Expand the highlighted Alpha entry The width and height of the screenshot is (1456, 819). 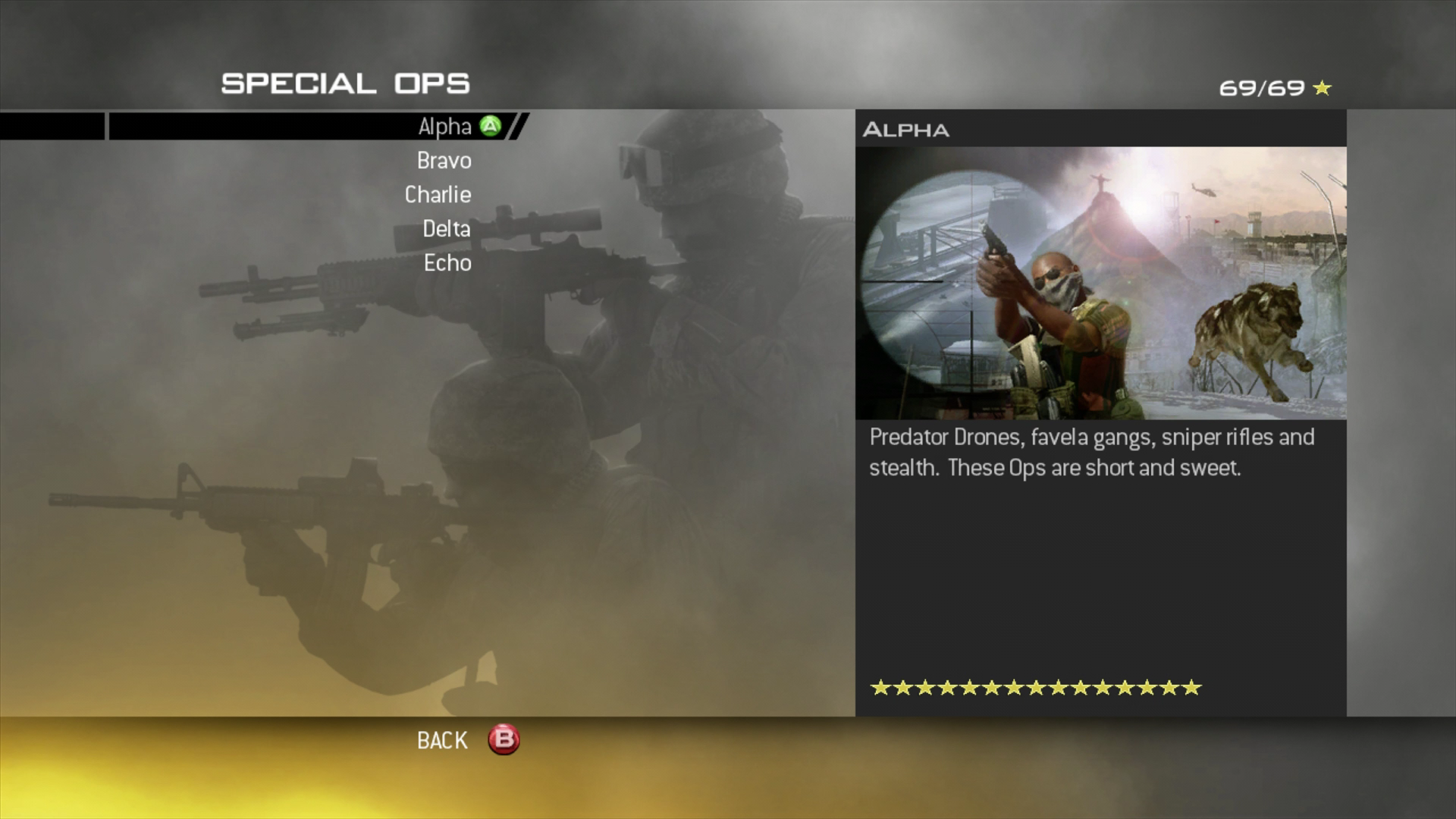[444, 127]
